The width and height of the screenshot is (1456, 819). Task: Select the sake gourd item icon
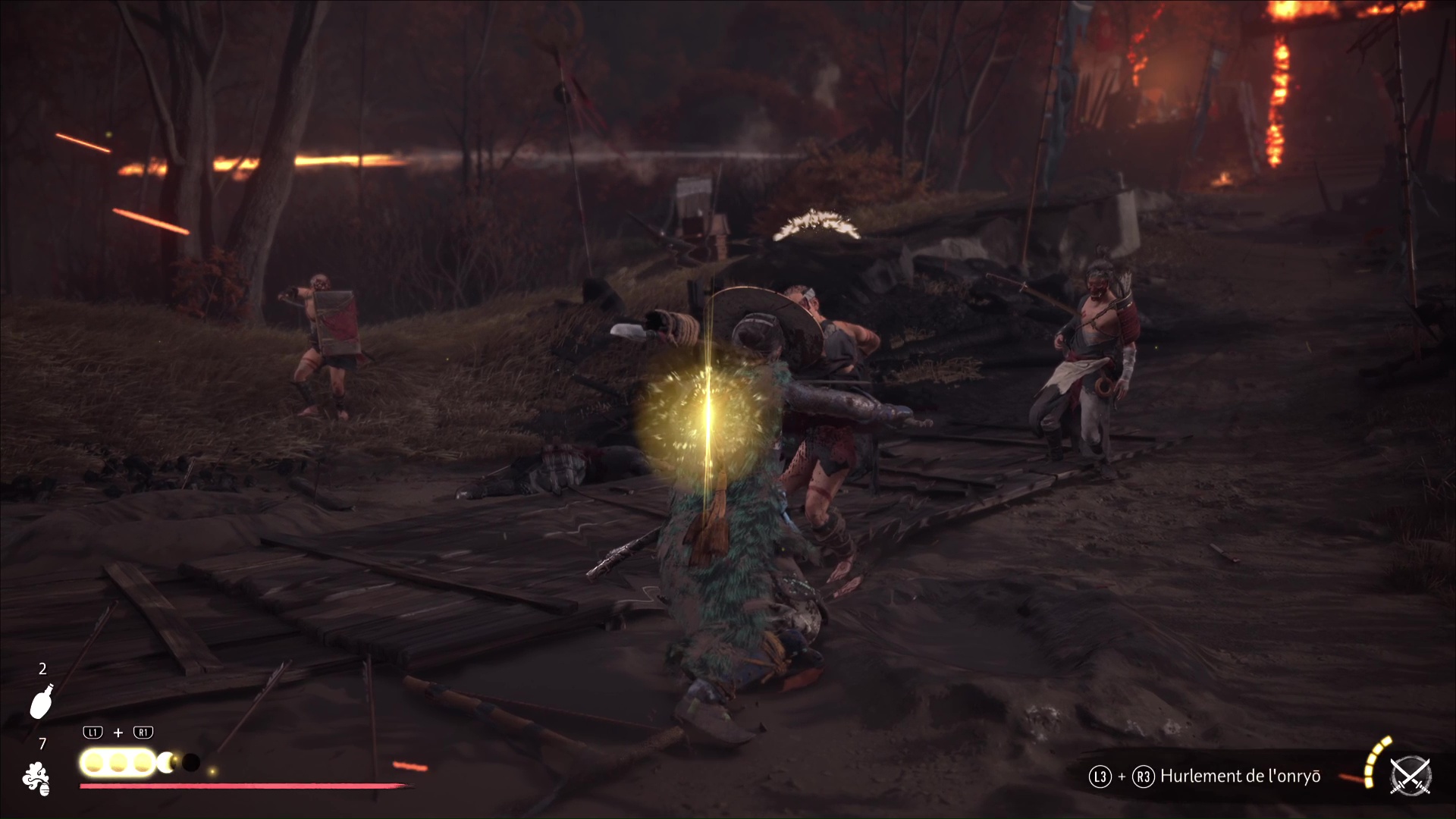[x=42, y=701]
